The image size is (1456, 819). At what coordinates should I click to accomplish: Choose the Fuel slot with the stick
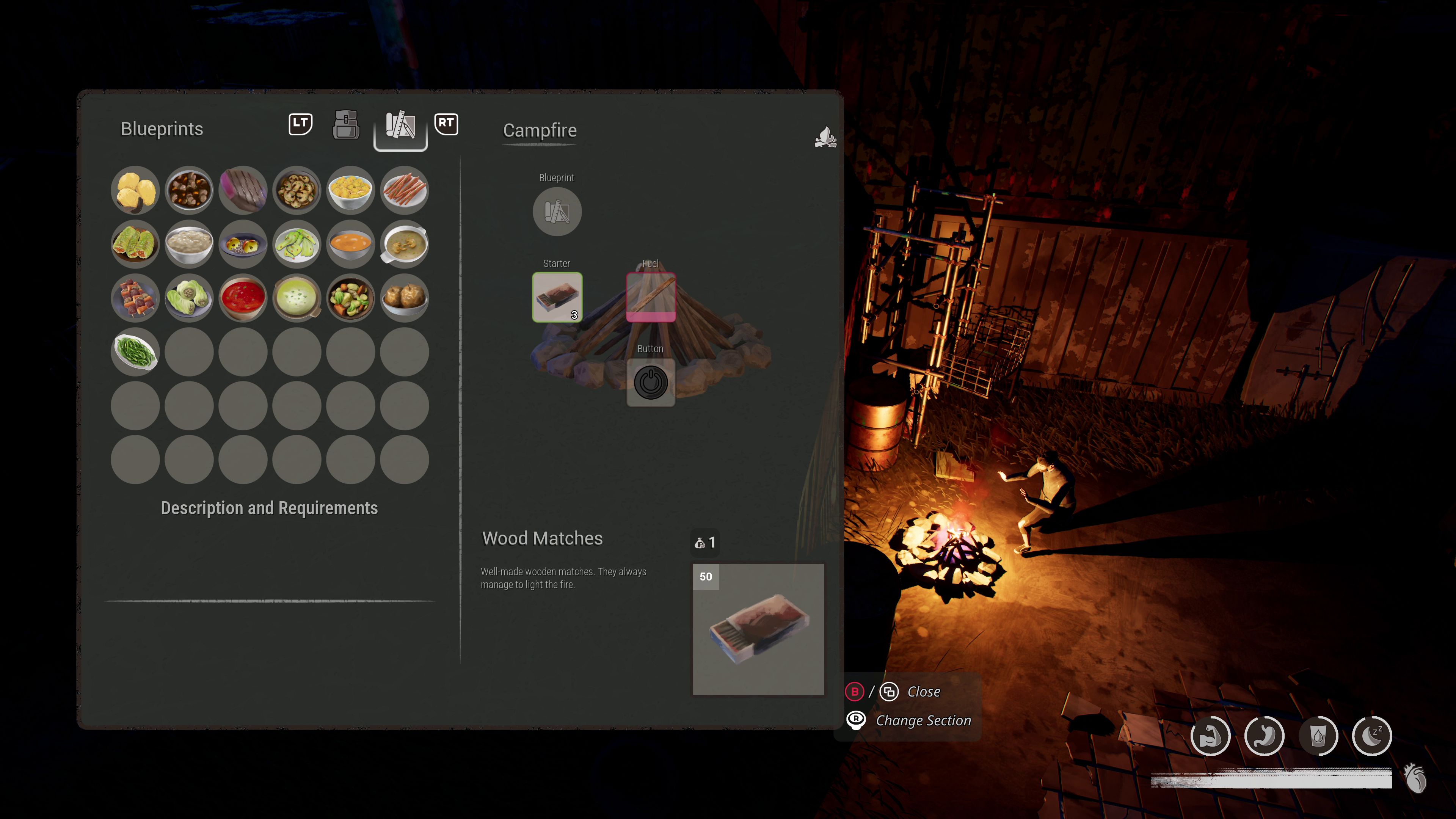(651, 297)
